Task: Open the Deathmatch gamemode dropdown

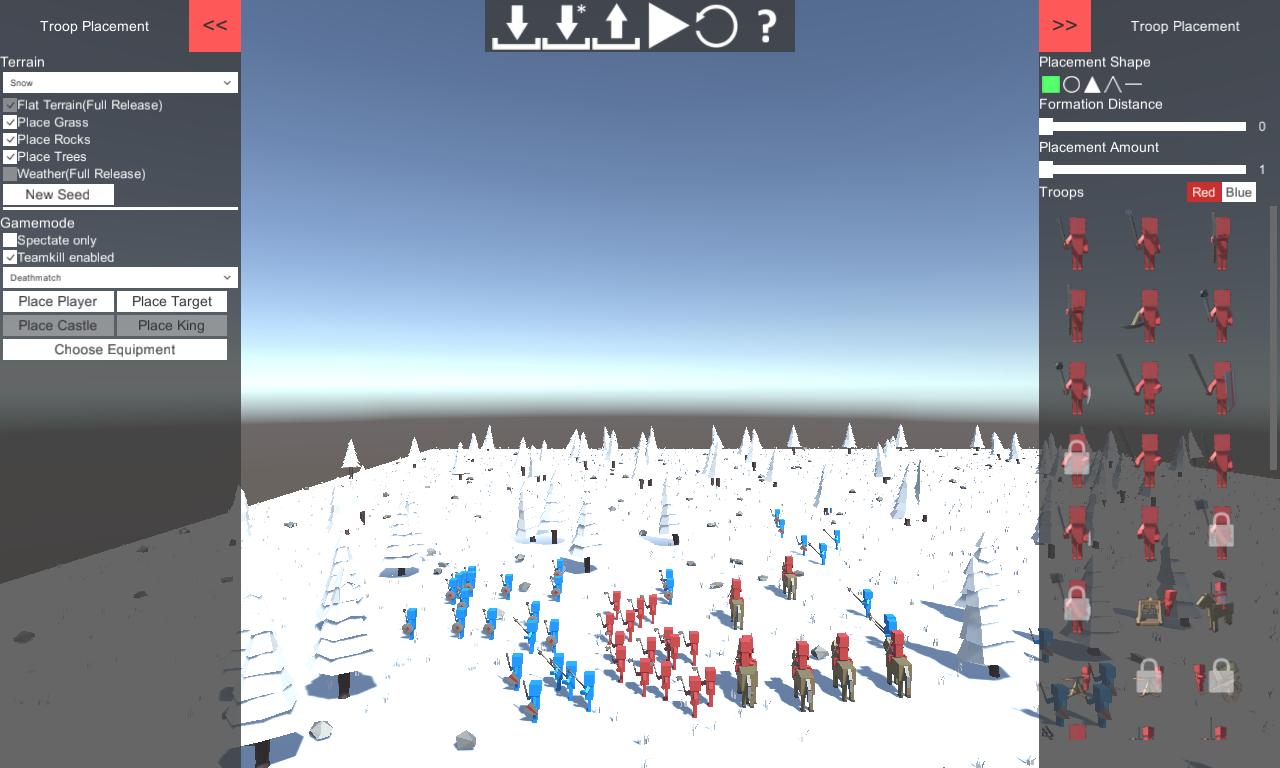Action: click(120, 277)
